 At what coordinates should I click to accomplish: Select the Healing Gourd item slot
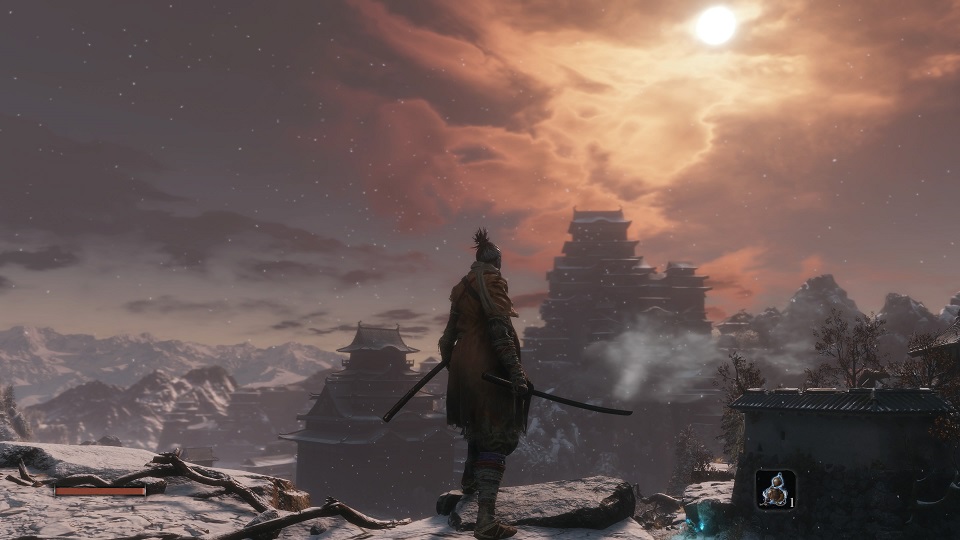[x=775, y=489]
